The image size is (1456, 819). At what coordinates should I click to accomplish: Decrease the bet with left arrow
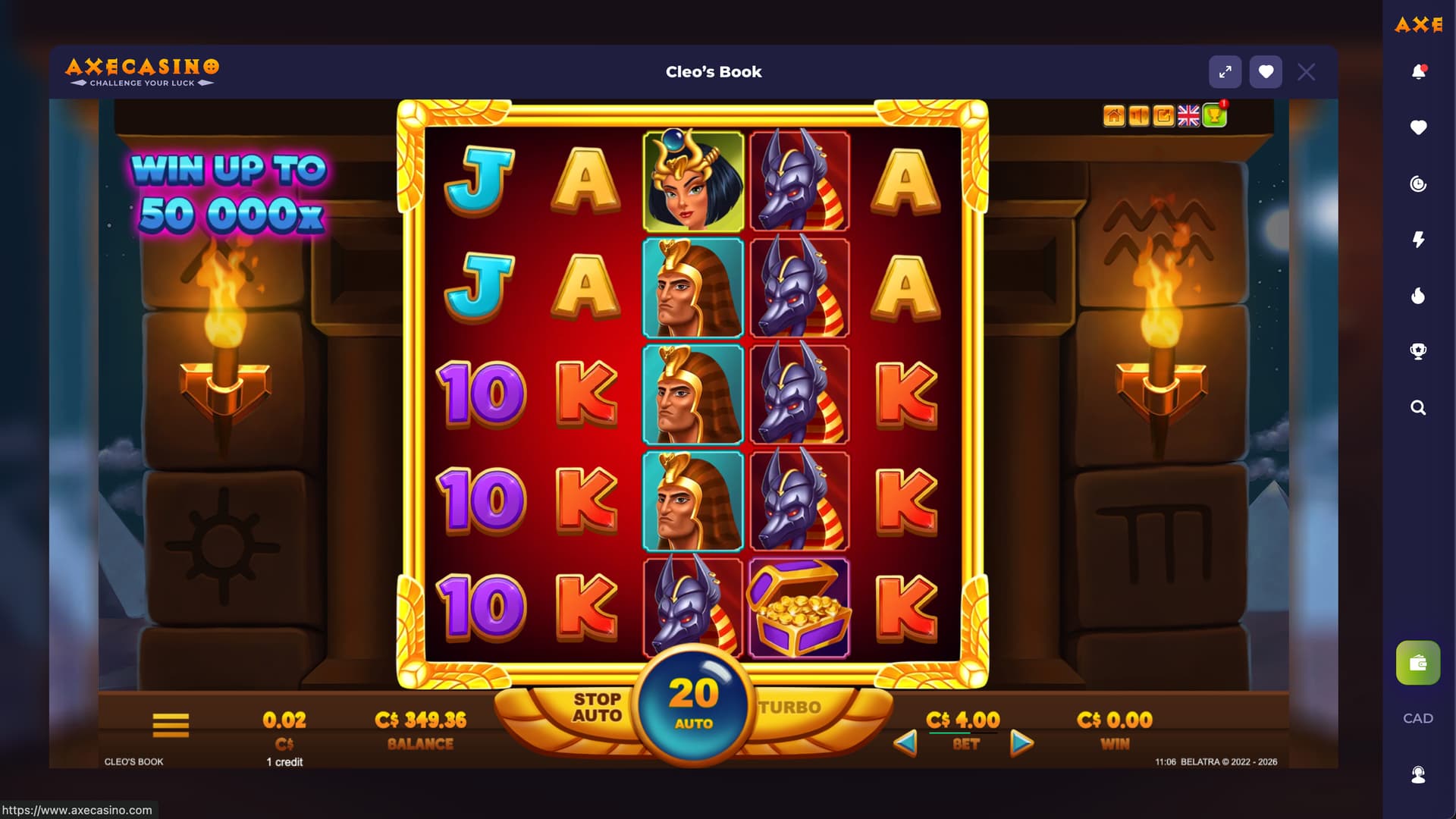pos(905,742)
